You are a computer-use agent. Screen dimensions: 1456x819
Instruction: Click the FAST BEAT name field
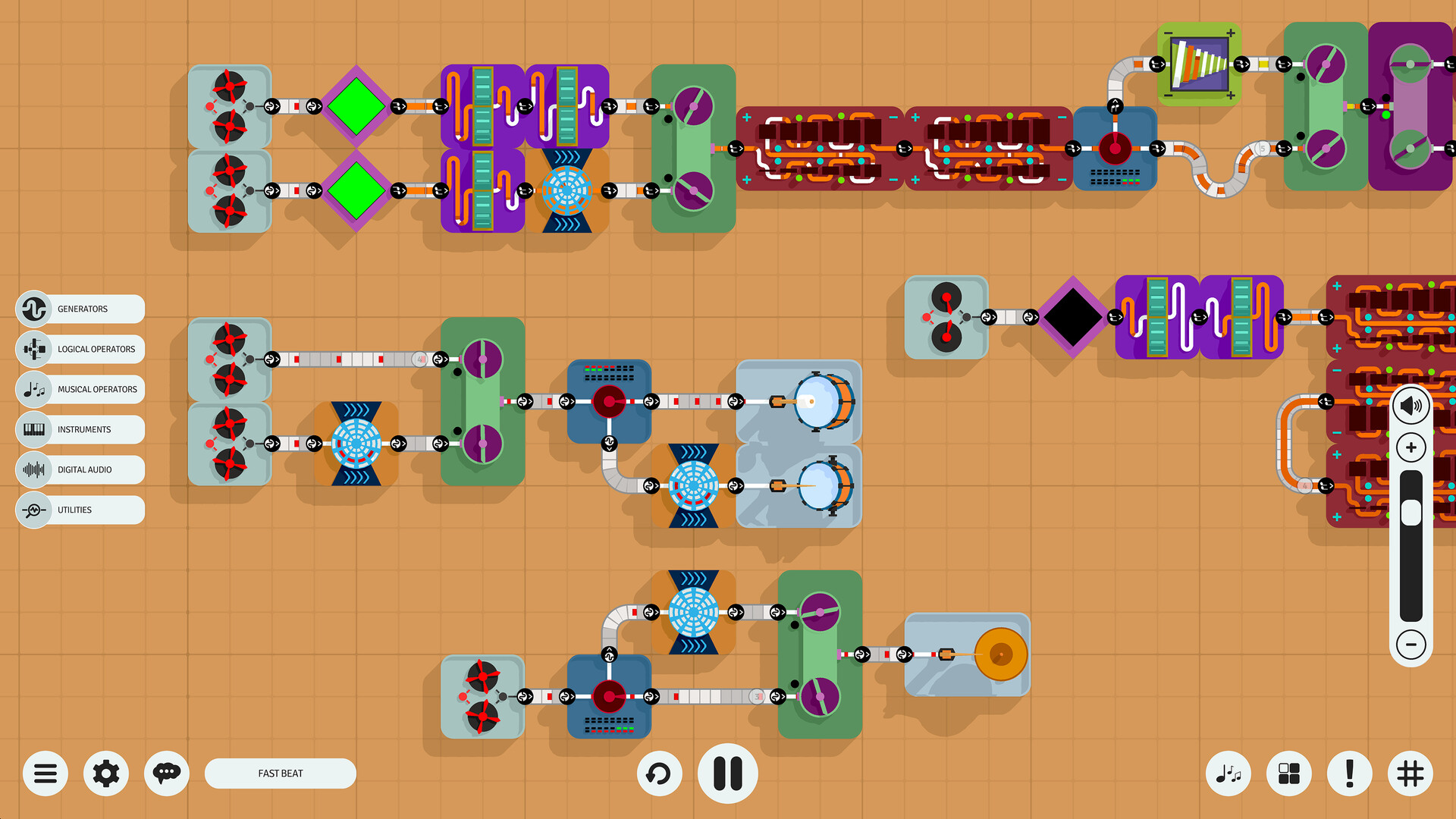(281, 773)
